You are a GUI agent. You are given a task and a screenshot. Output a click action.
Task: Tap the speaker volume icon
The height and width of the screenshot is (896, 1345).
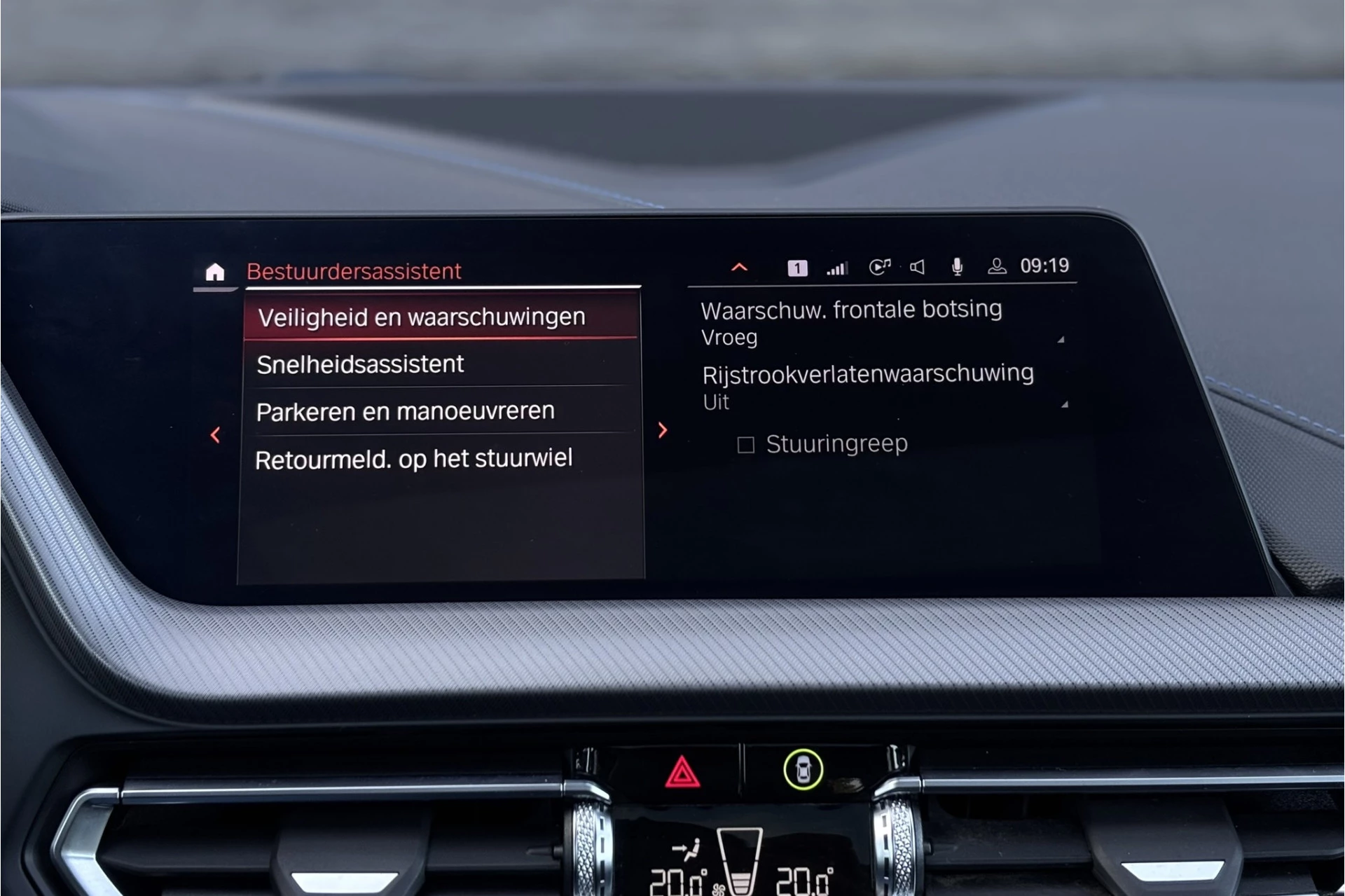[x=918, y=266]
